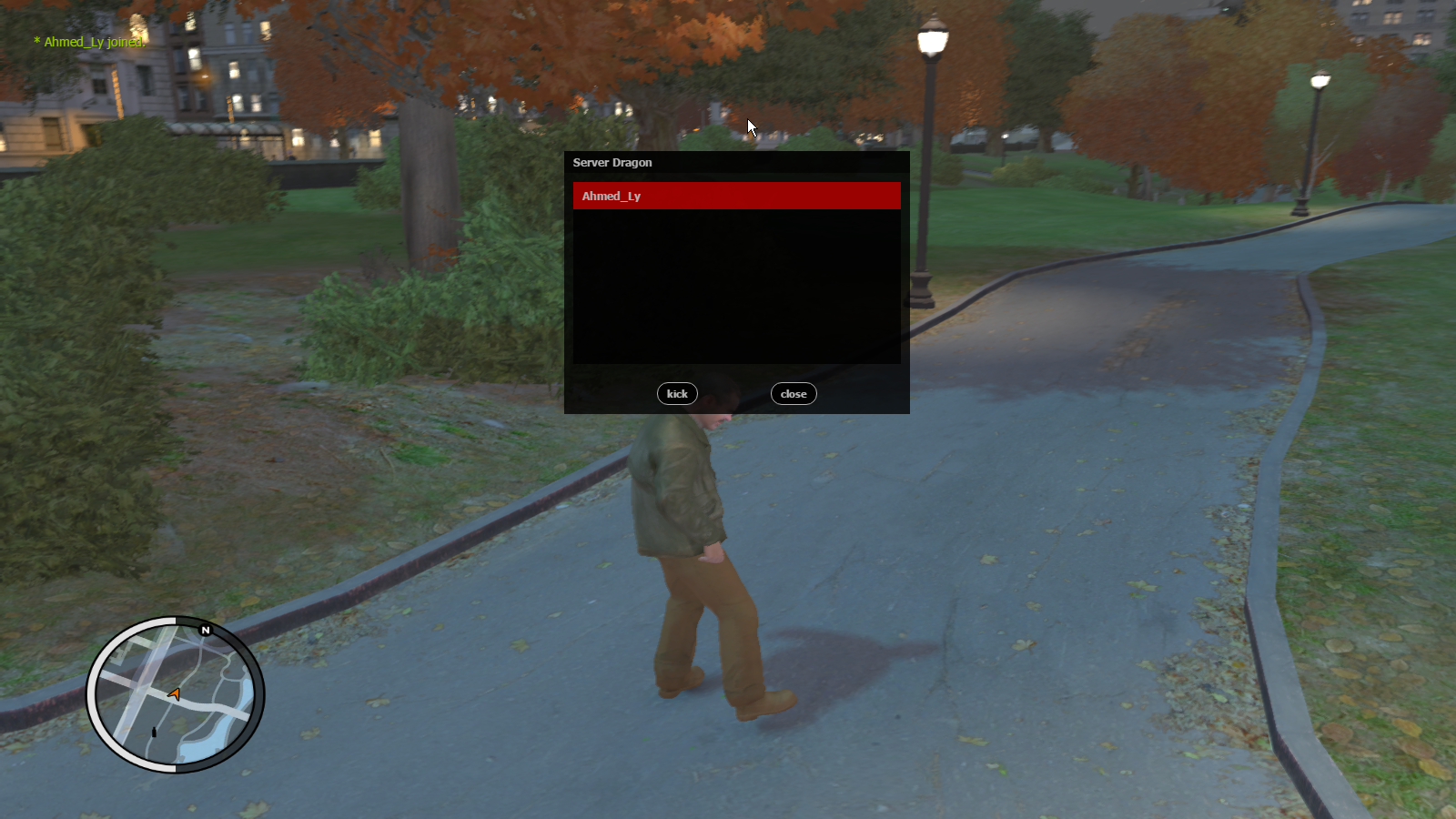
Task: Click the circular minimap radar
Action: click(x=175, y=695)
